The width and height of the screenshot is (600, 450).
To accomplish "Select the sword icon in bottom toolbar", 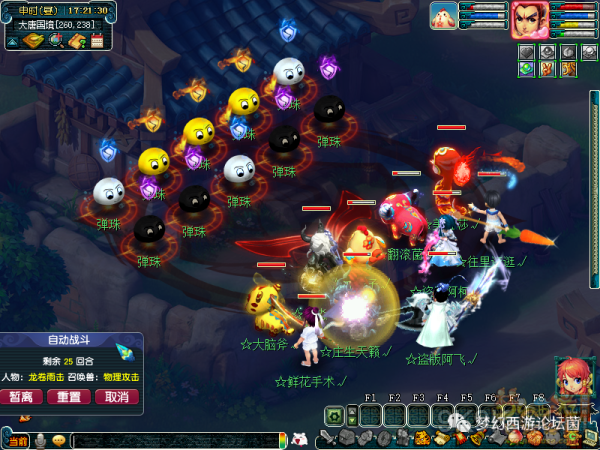I will (329, 439).
